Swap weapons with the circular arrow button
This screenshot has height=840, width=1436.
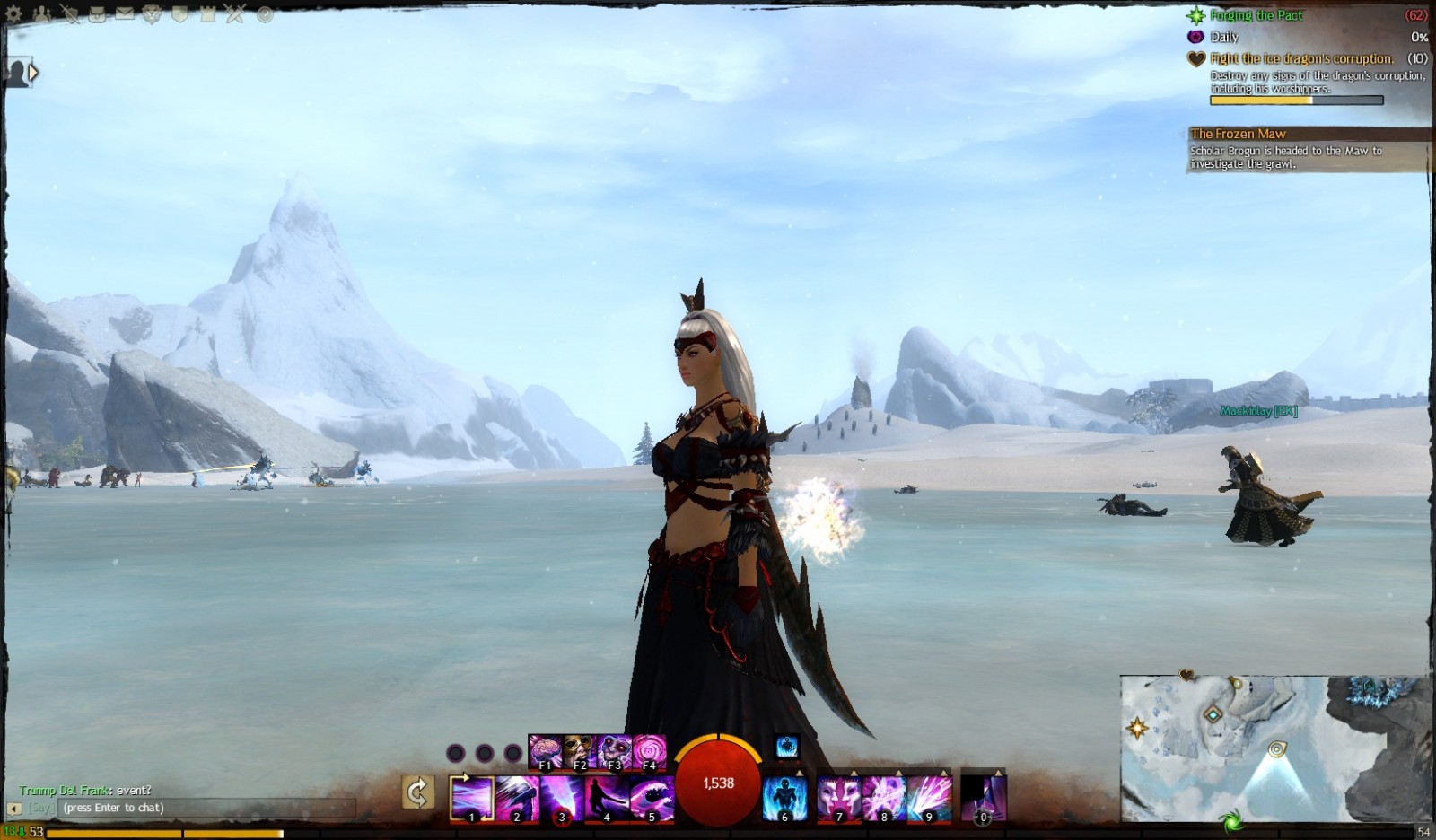[x=417, y=792]
